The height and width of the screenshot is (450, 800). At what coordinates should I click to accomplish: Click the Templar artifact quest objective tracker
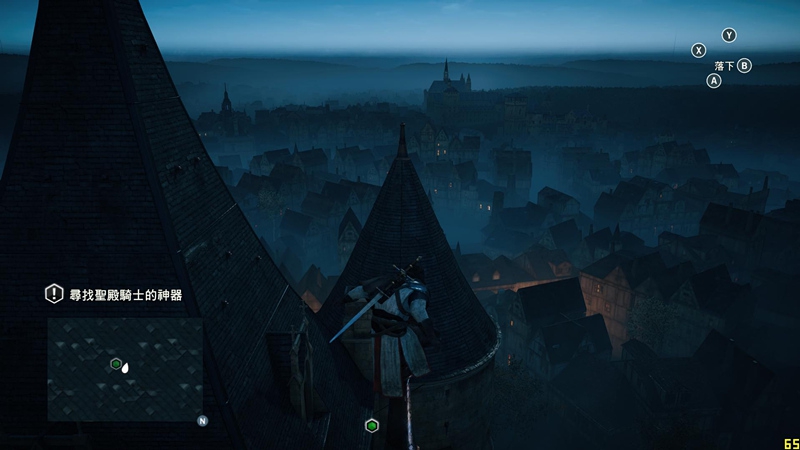click(126, 294)
